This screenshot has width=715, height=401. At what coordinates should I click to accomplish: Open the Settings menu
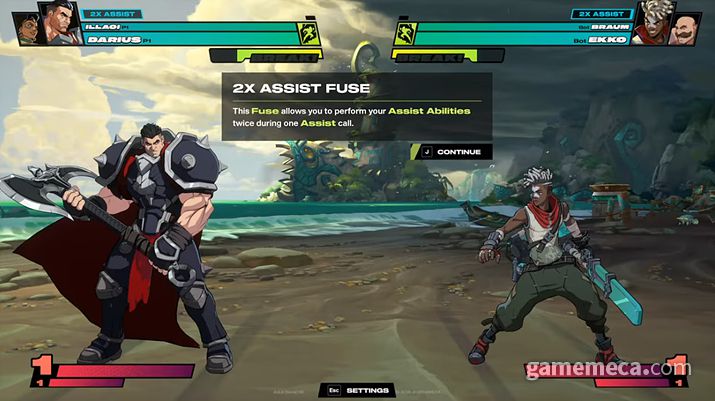click(x=357, y=391)
